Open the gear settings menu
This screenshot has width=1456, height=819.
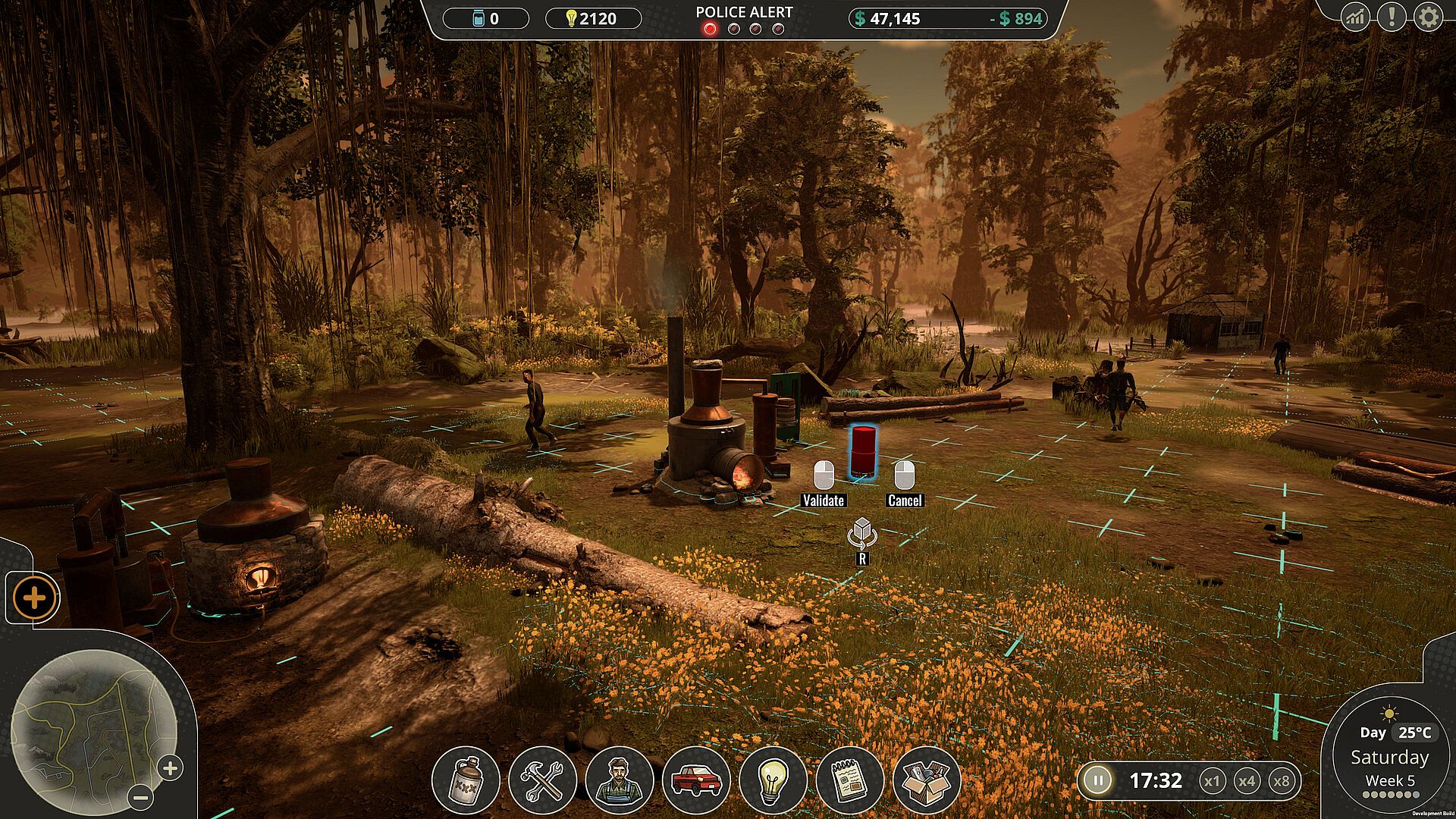tap(1428, 17)
